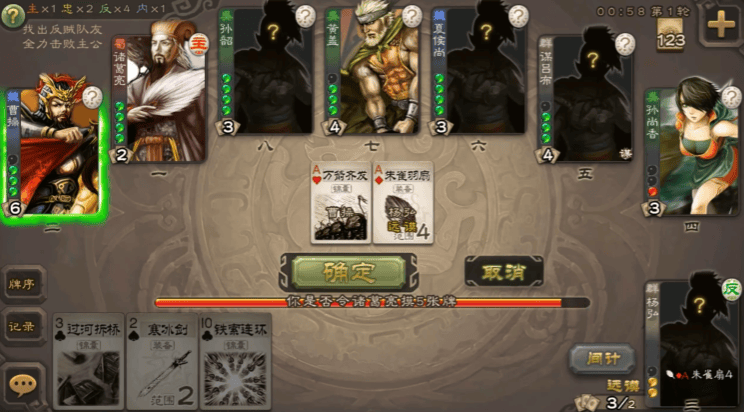Pick the 铁索连环 hand card
Viewport: 744px width, 412px height.
[x=234, y=362]
